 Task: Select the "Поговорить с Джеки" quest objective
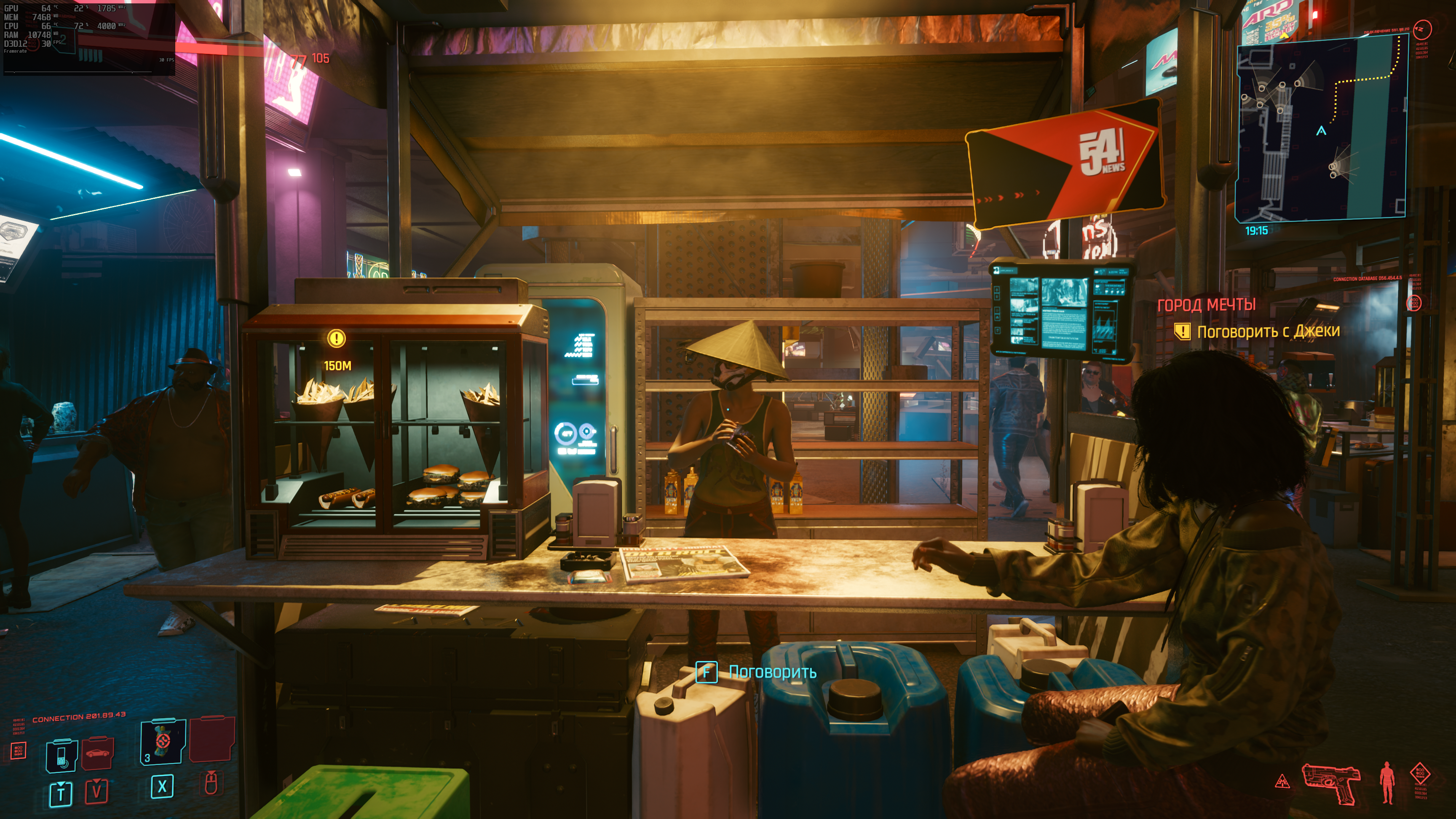(x=1268, y=331)
